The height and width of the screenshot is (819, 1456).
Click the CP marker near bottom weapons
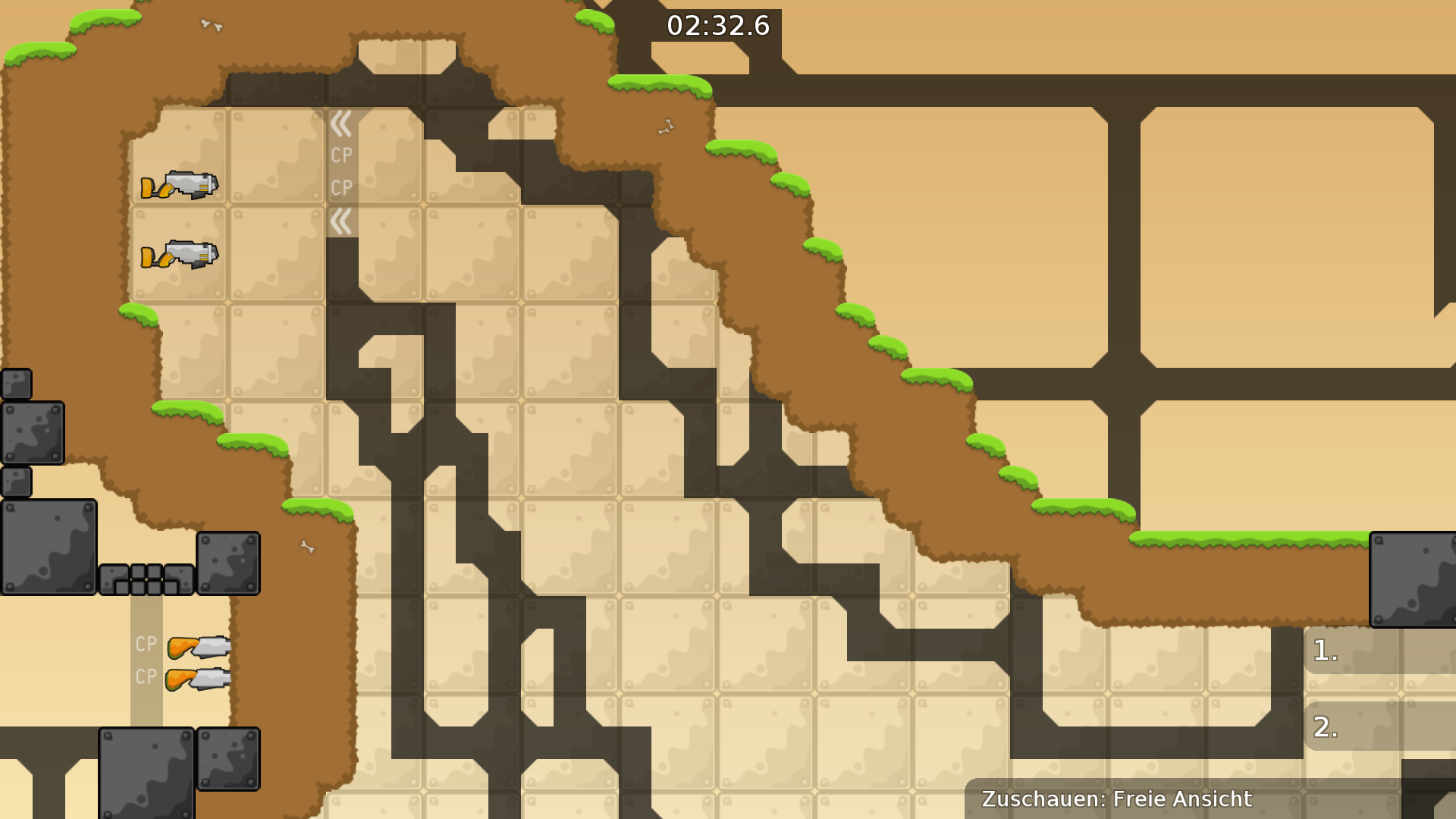(146, 645)
